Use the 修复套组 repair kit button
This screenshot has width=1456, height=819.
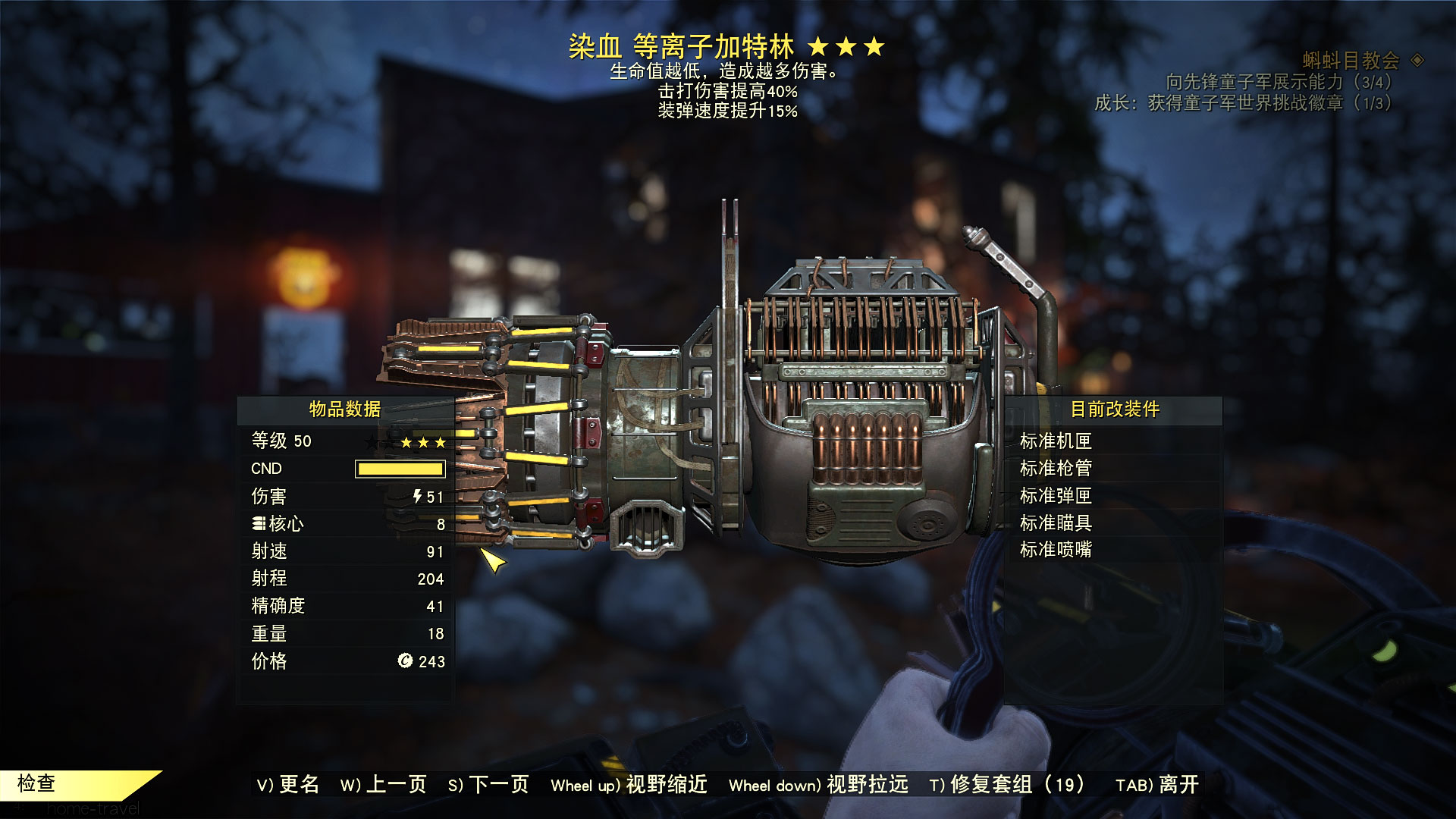pyautogui.click(x=1007, y=784)
